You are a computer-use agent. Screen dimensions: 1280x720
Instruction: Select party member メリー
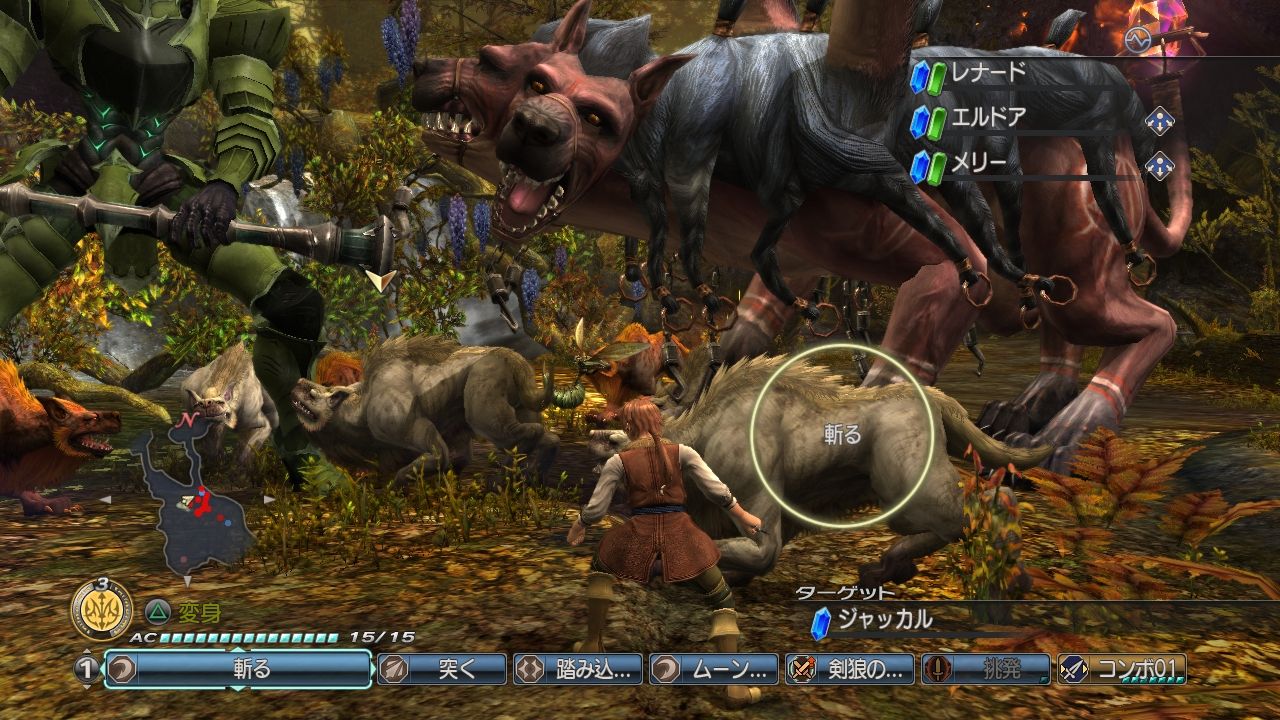pos(1010,164)
